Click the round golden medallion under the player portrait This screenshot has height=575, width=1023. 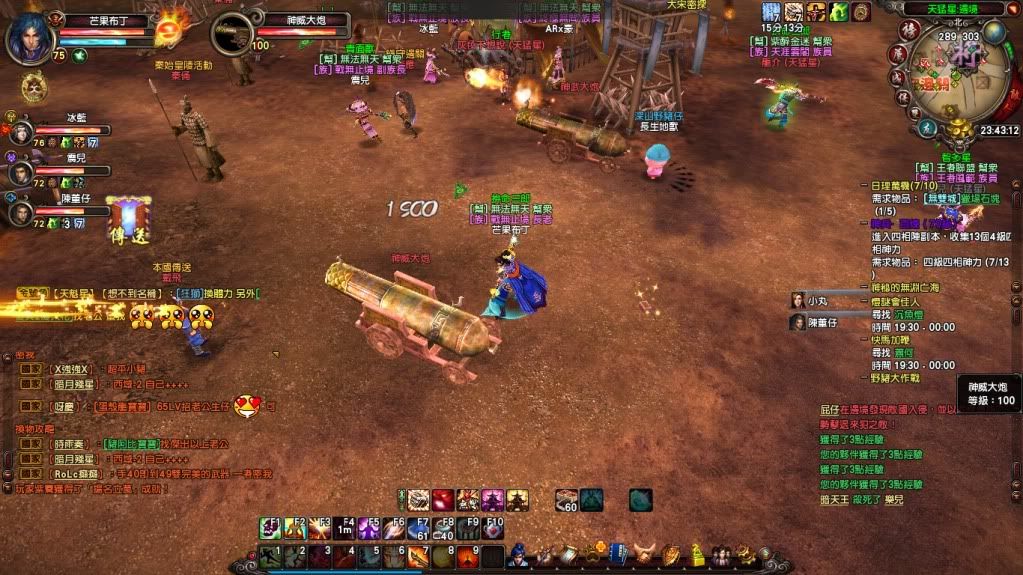click(x=34, y=88)
